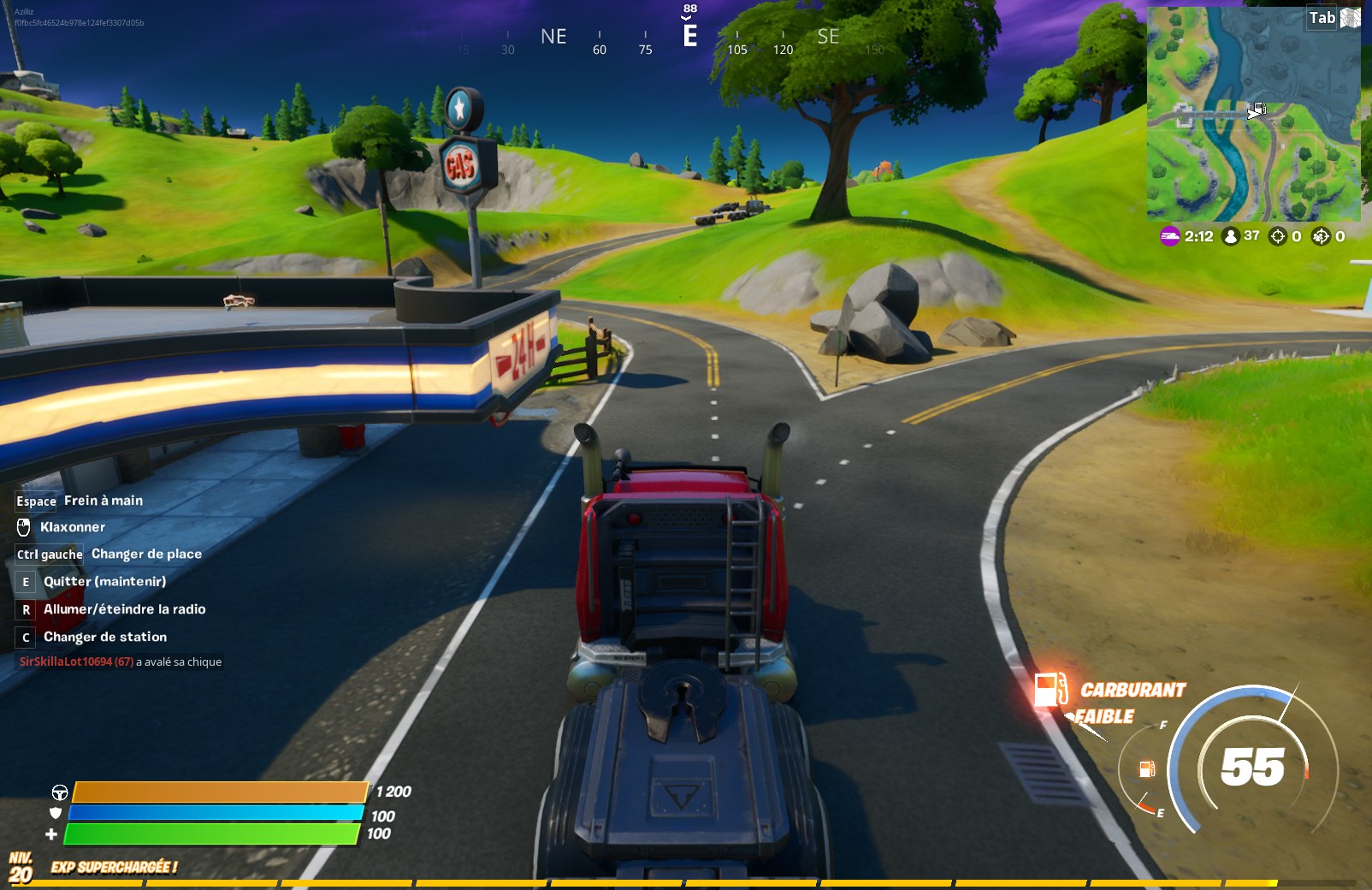
Task: Select the E compass heading marker
Action: pos(689,37)
